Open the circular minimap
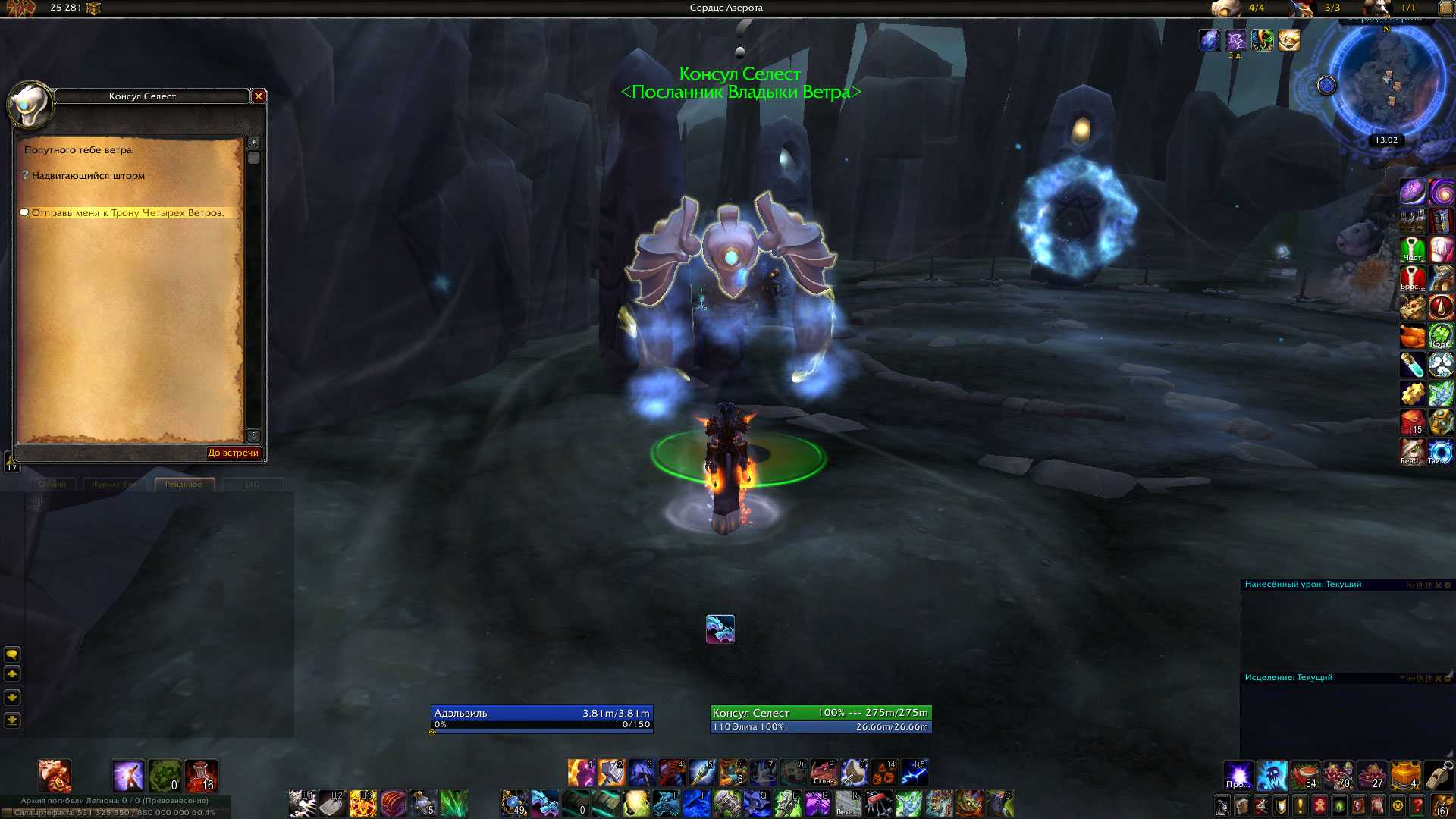This screenshot has width=1456, height=819. point(1385,83)
